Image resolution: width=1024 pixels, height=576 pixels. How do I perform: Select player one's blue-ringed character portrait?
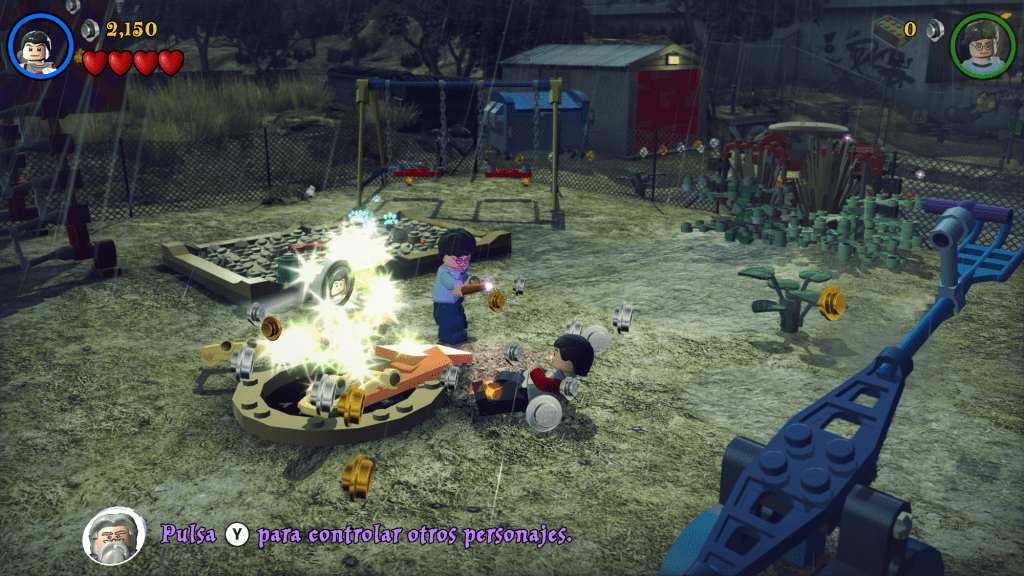[x=41, y=44]
